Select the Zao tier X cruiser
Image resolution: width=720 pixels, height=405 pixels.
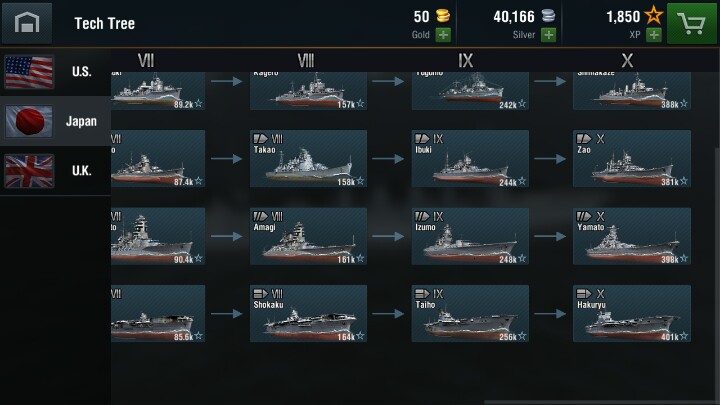point(631,158)
